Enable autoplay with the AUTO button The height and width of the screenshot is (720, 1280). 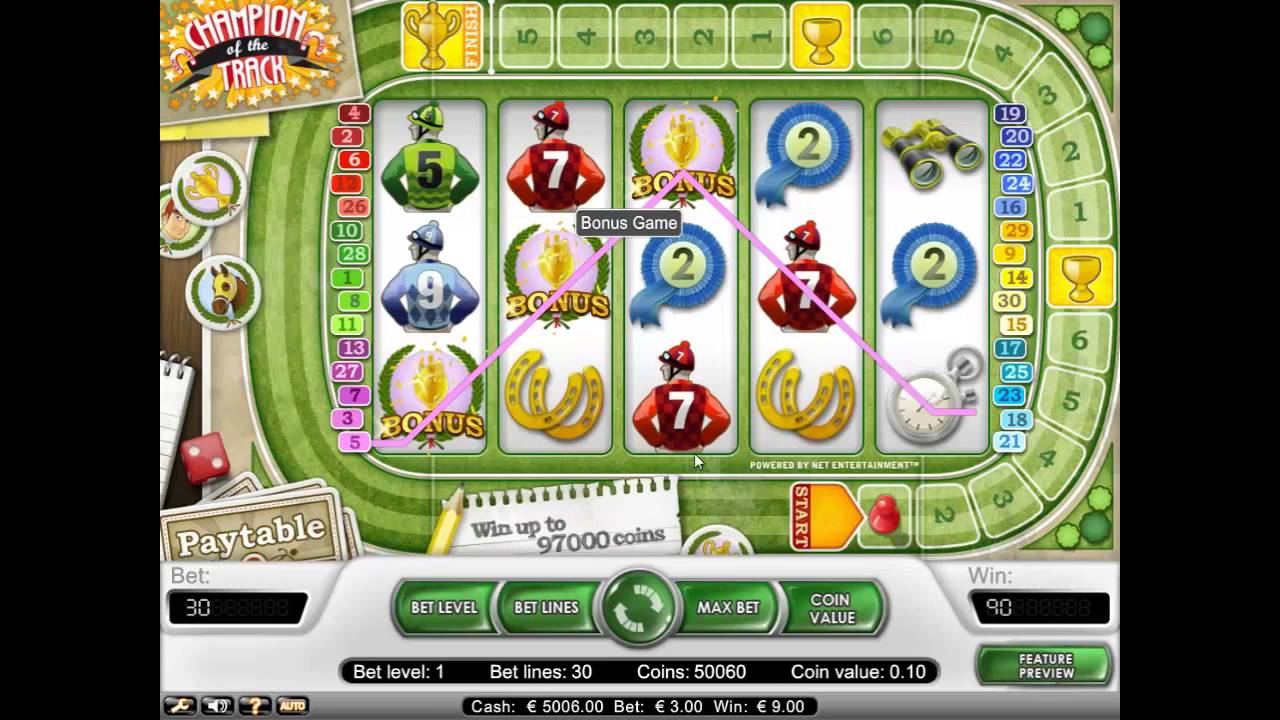point(292,706)
